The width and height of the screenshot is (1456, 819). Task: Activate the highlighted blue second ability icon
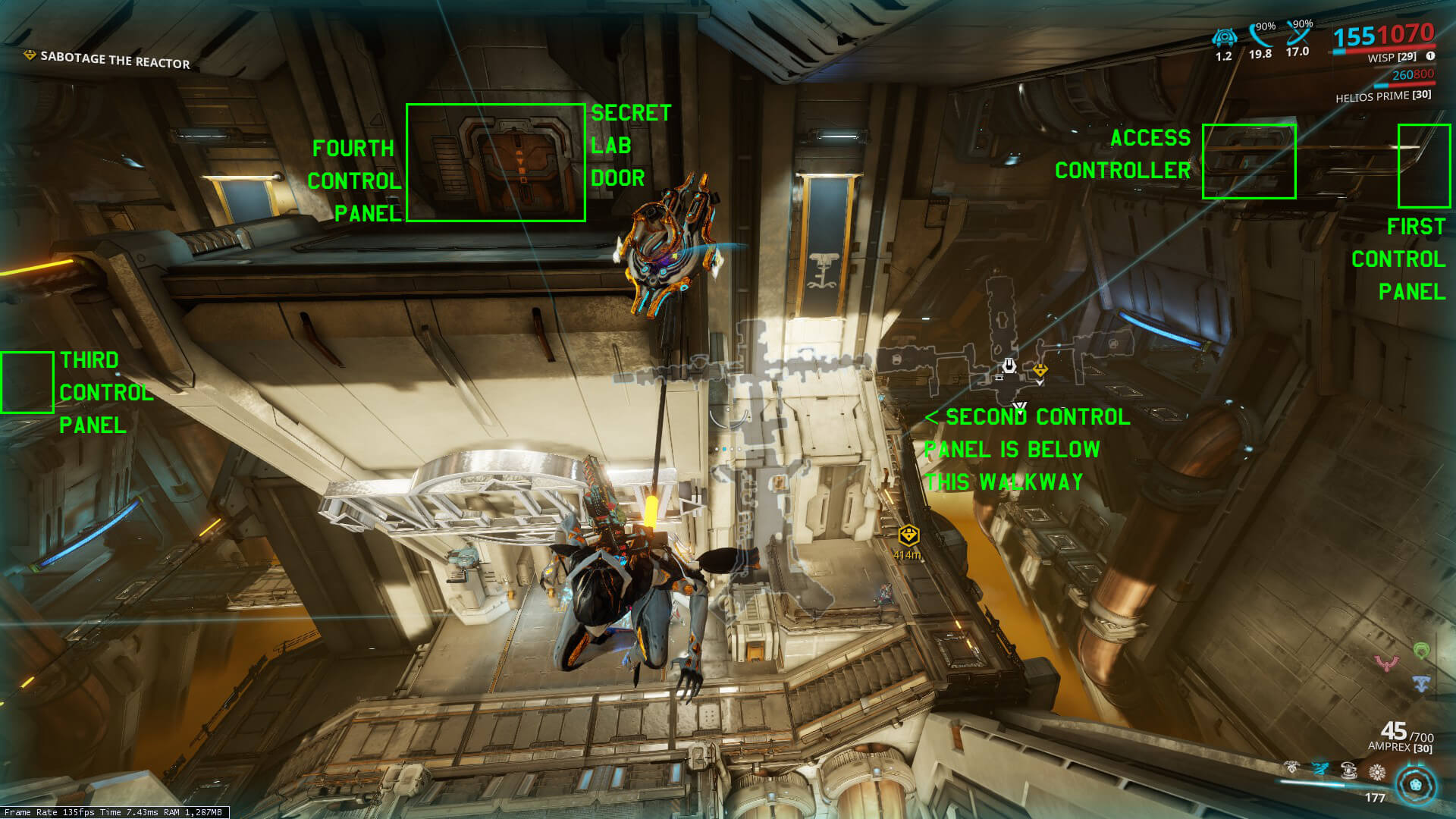point(1320,769)
